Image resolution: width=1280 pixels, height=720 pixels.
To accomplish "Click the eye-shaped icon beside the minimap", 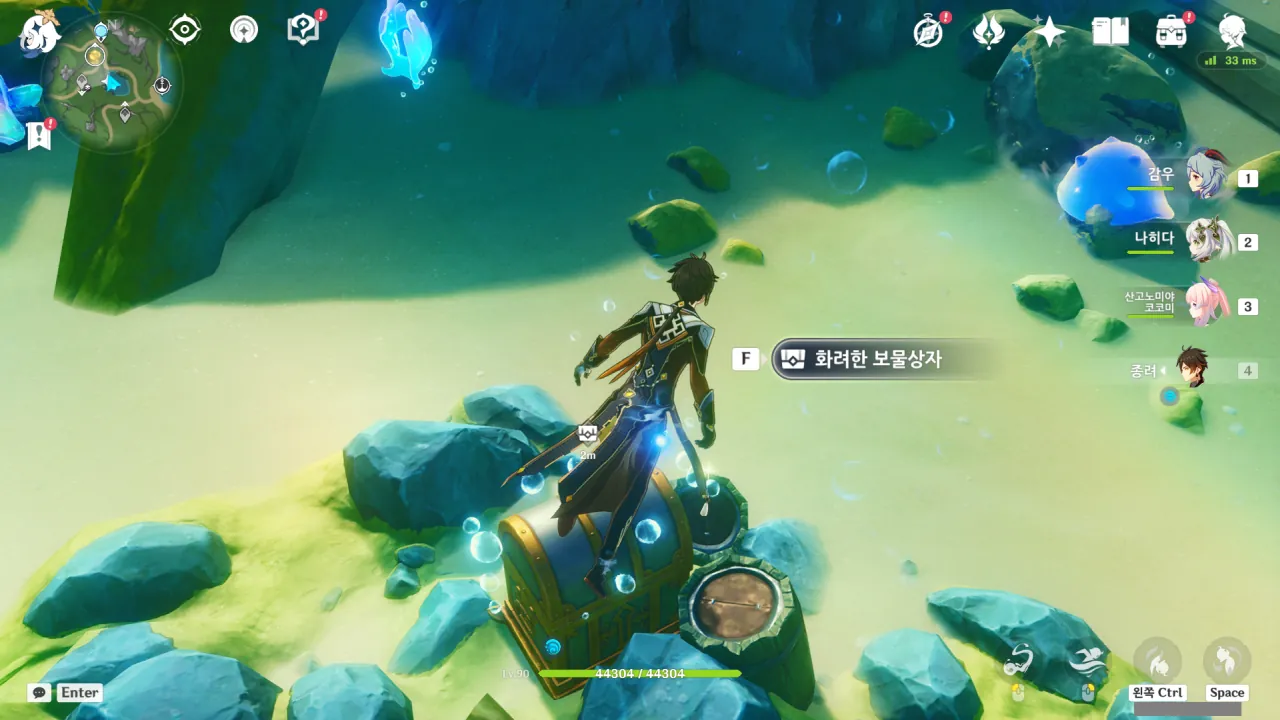I will (x=185, y=30).
